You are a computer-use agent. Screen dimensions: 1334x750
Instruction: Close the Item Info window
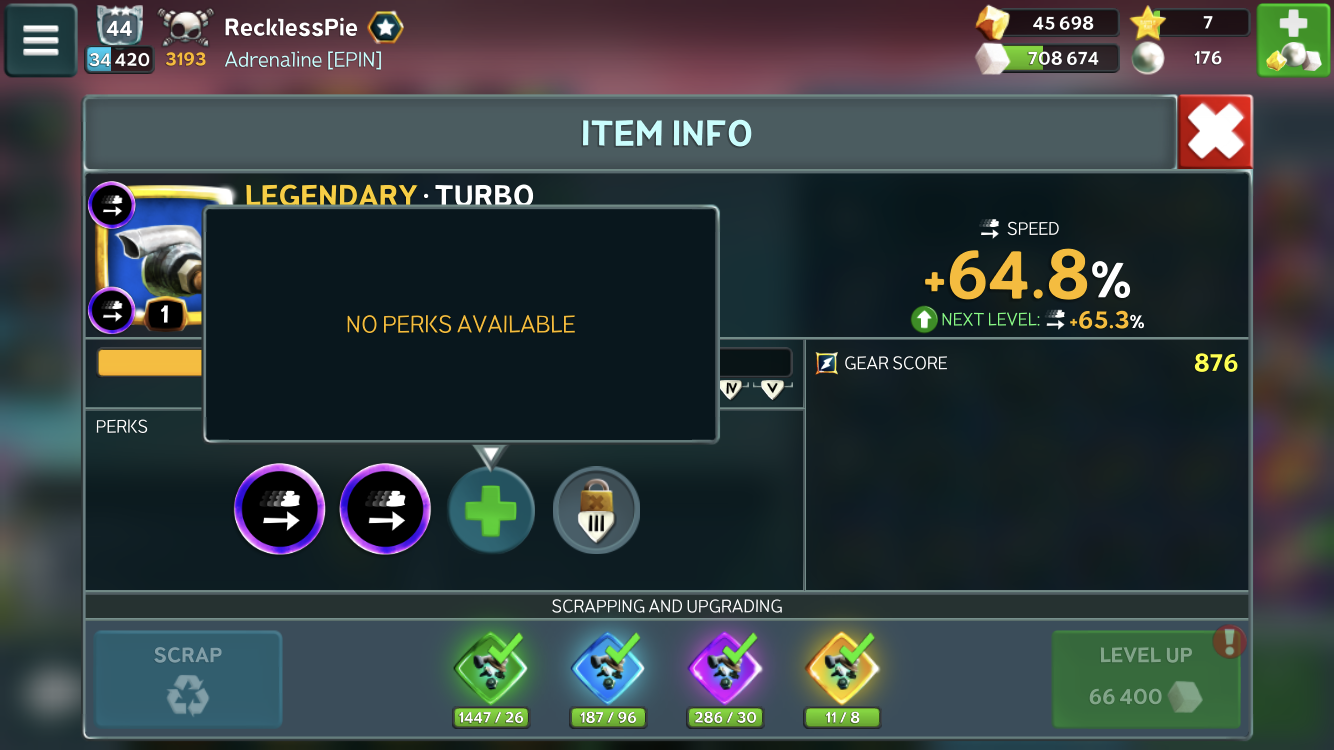click(x=1214, y=132)
